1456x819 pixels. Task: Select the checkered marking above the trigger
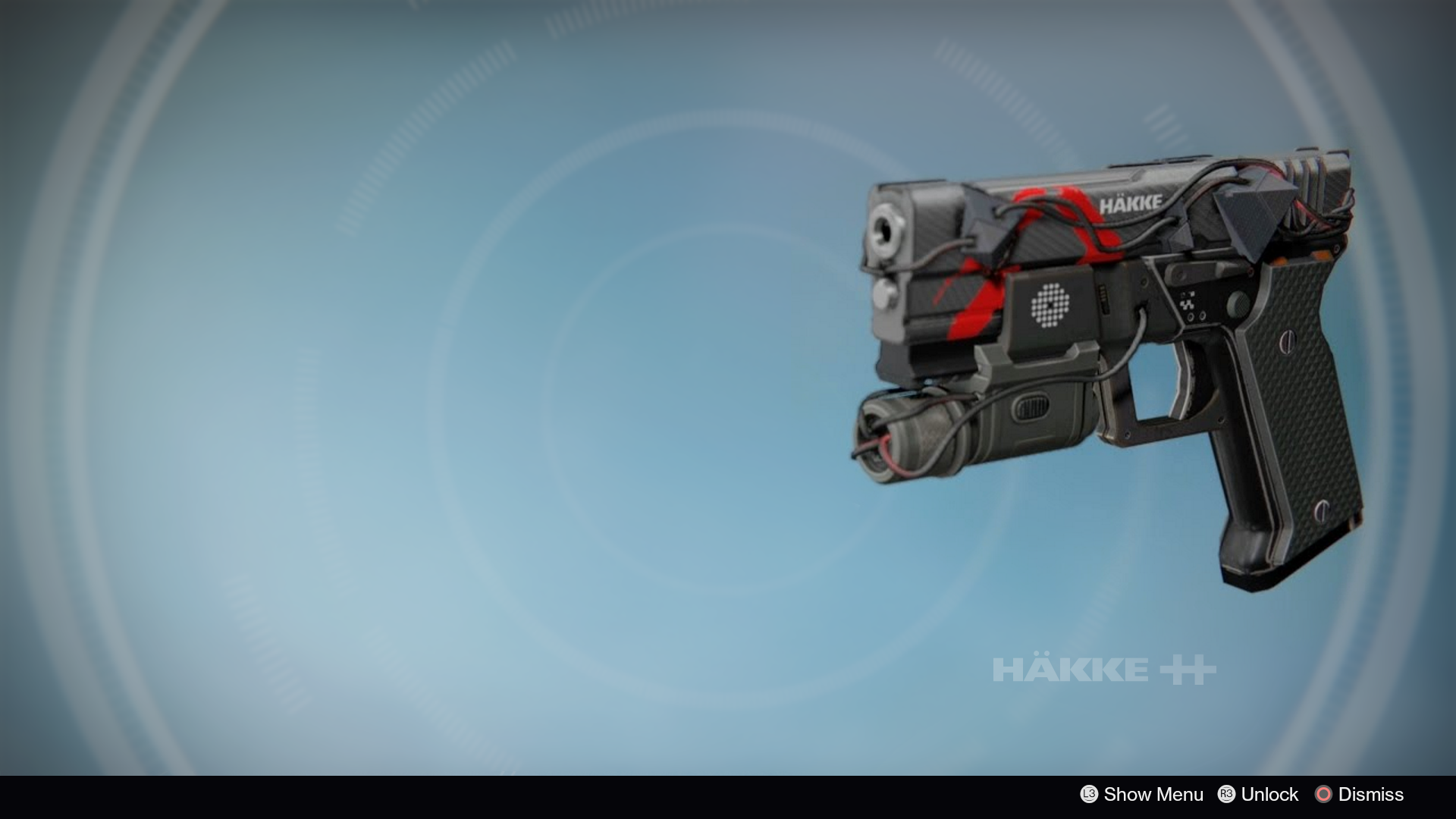(x=1187, y=300)
